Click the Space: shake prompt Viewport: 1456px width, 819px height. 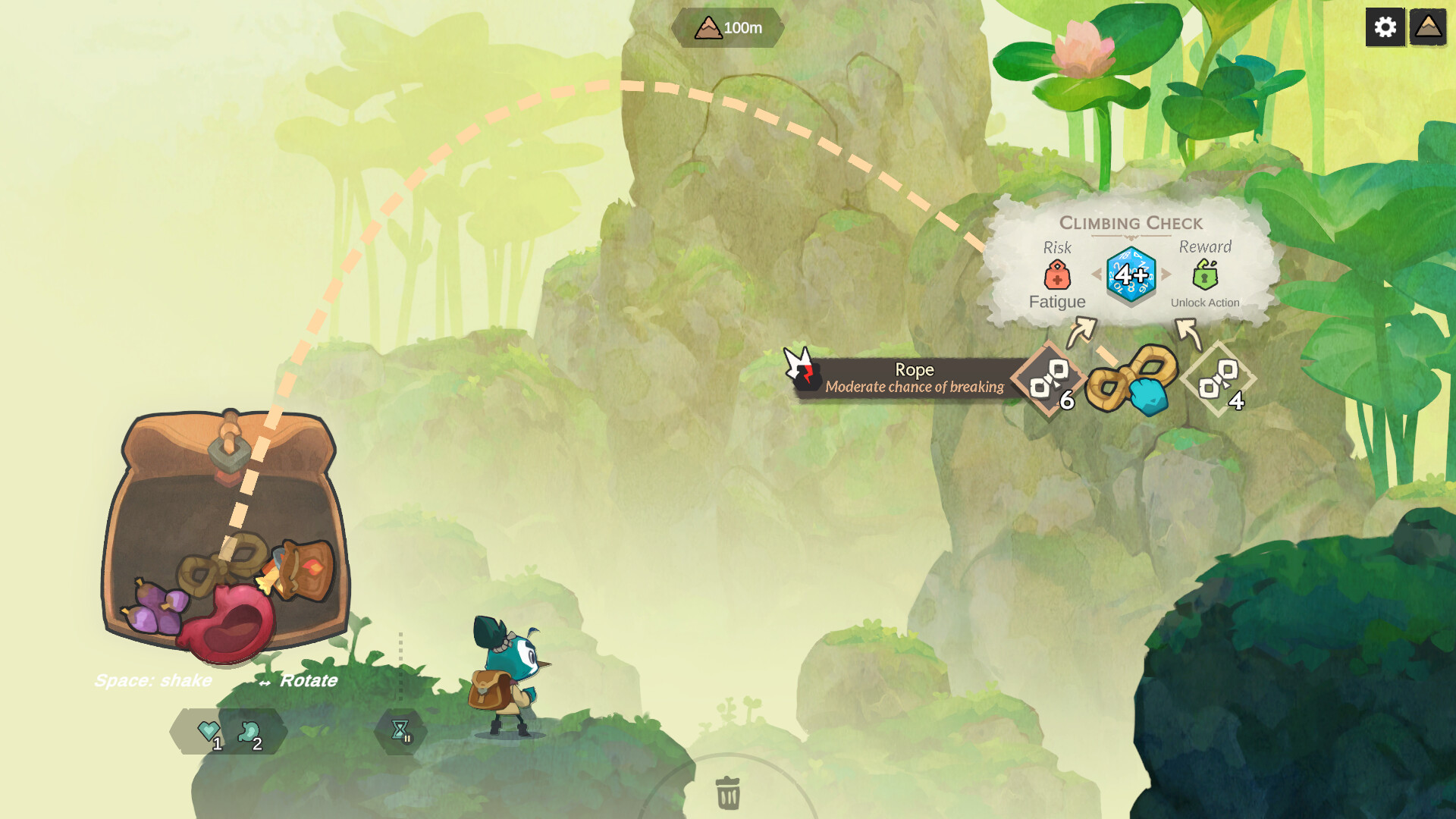[x=154, y=681]
